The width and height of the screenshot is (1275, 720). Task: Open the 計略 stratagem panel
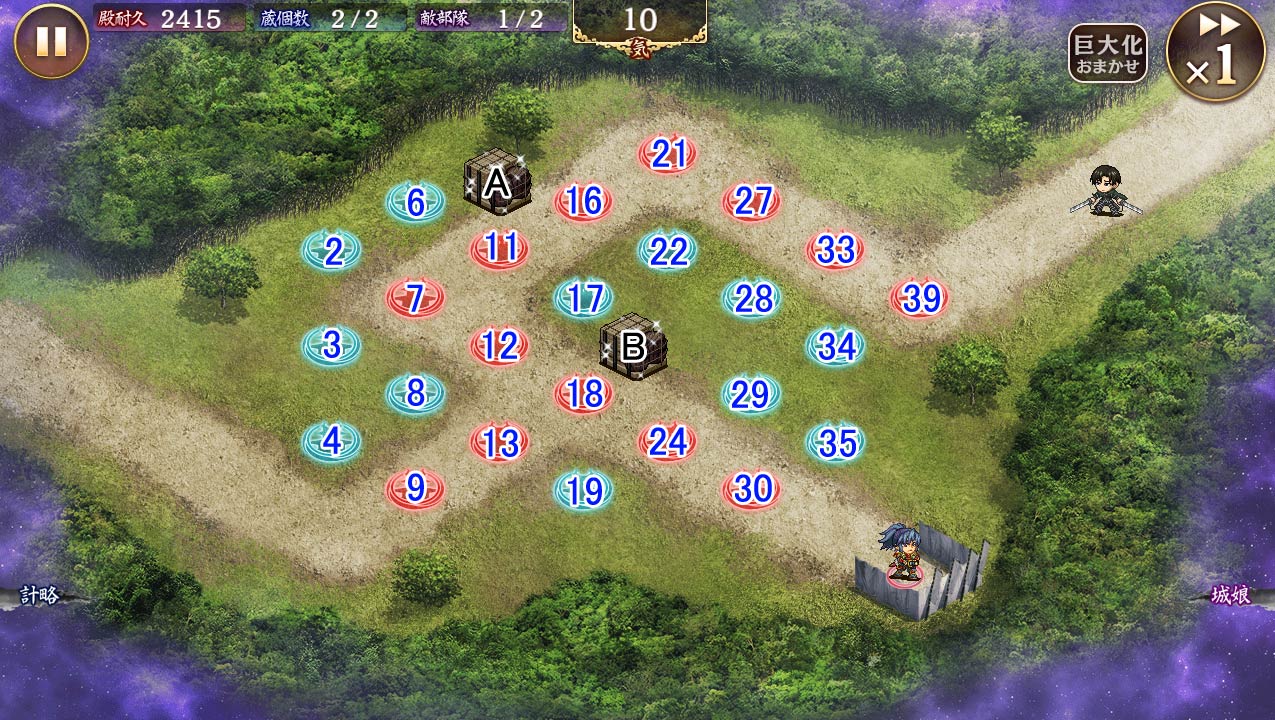(x=38, y=596)
